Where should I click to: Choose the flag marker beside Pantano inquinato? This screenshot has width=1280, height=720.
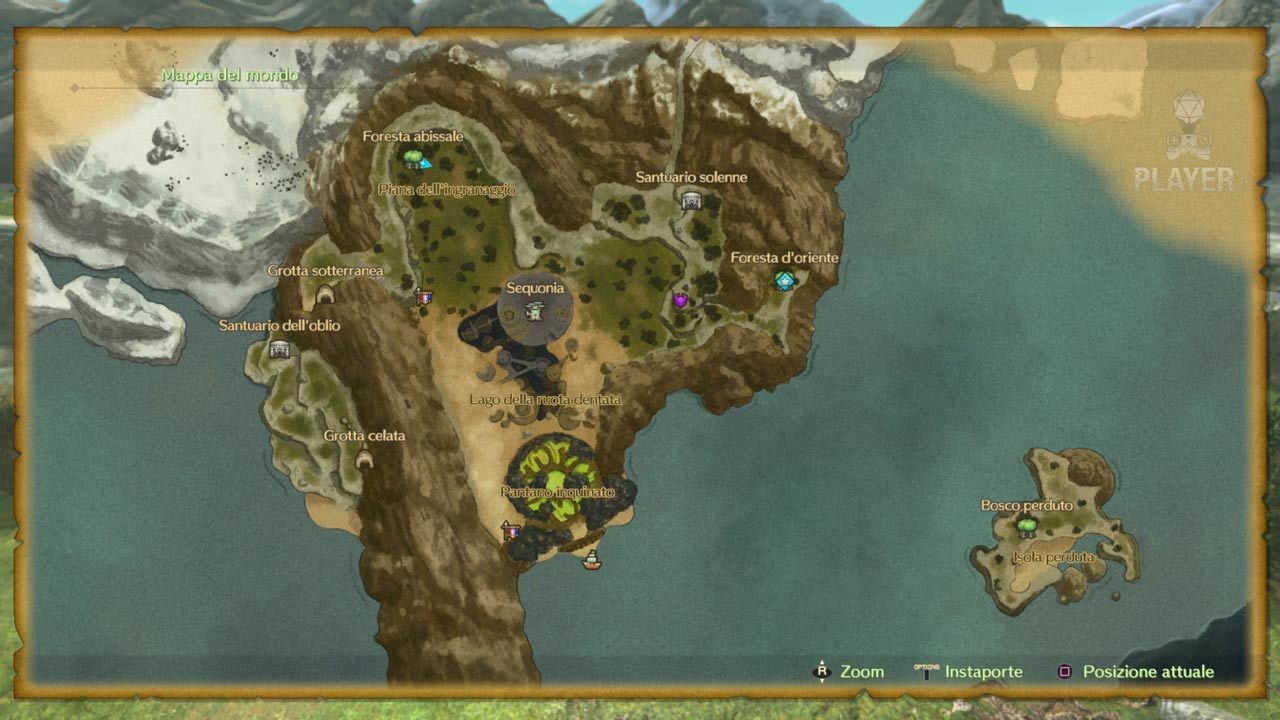511,531
